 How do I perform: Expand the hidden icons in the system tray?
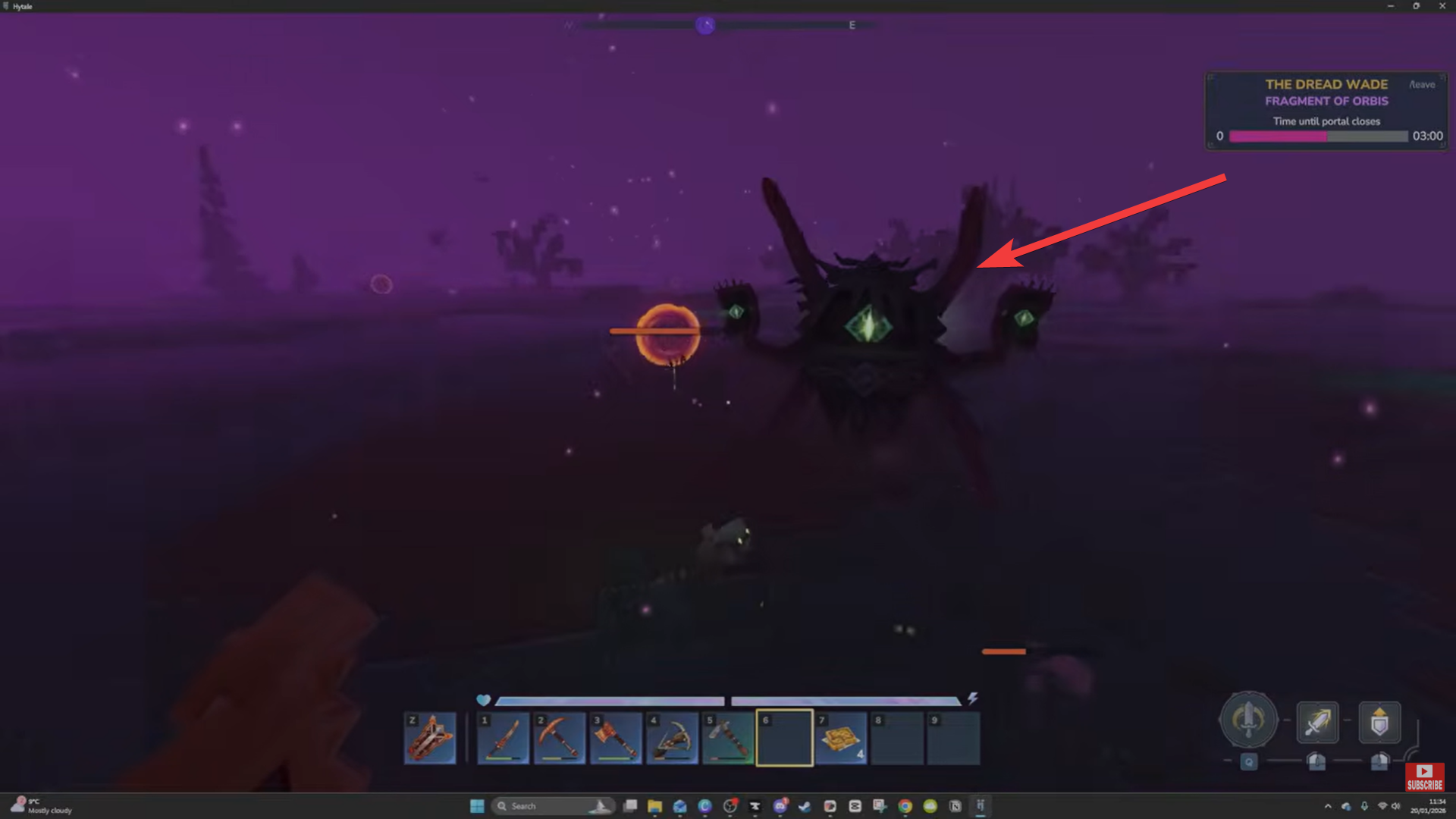point(1329,806)
